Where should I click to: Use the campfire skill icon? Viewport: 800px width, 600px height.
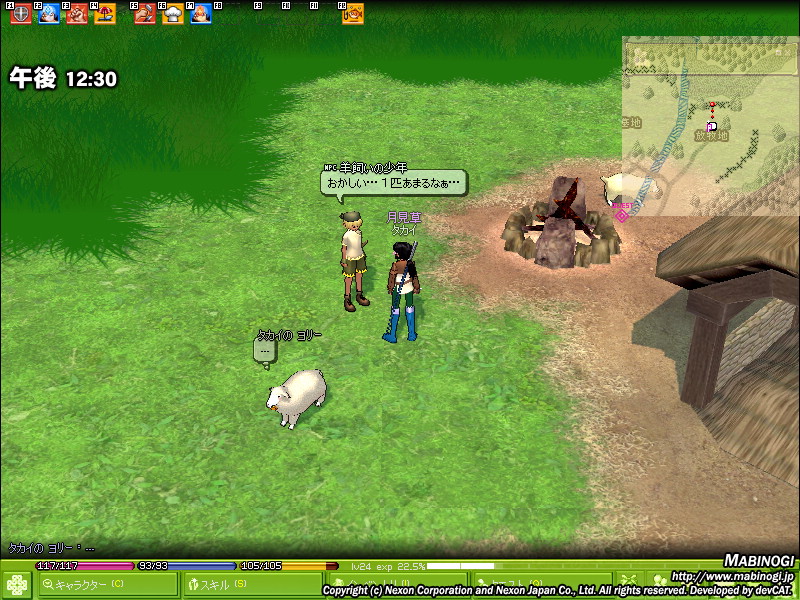pos(201,14)
